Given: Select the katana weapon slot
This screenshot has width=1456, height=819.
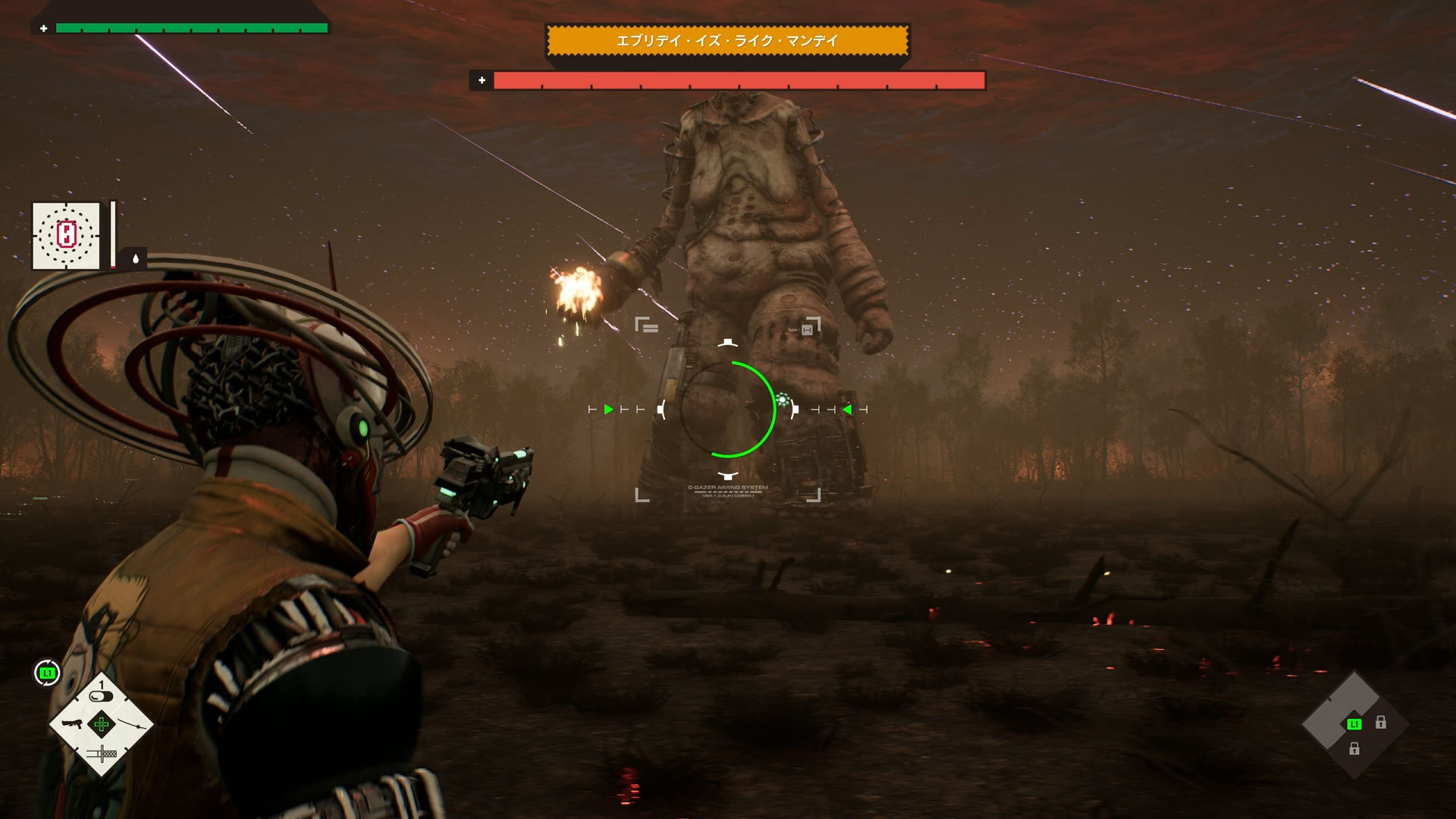Looking at the screenshot, I should tap(131, 723).
